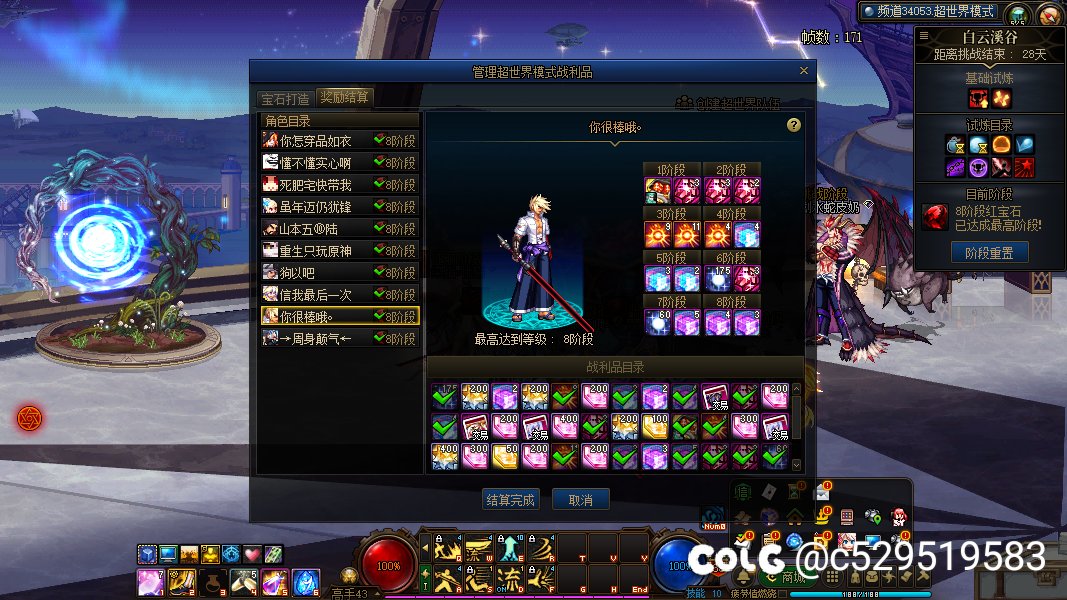Close the loot management window
The height and width of the screenshot is (600, 1067).
point(804,71)
